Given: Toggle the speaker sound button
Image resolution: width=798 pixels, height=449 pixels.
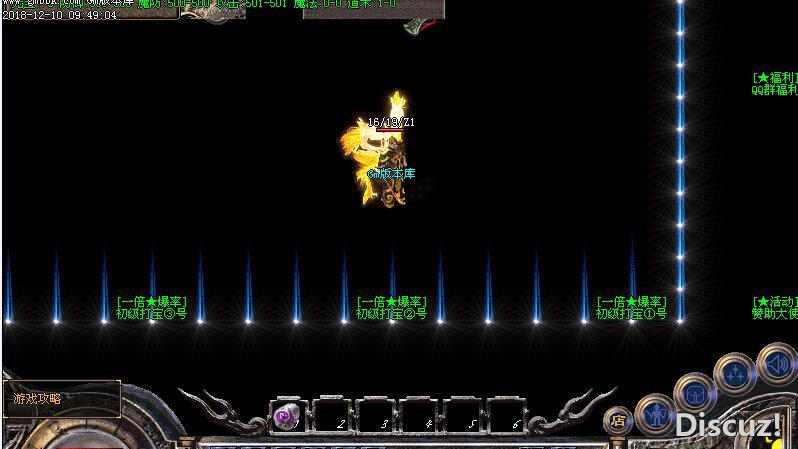Looking at the screenshot, I should 775,364.
